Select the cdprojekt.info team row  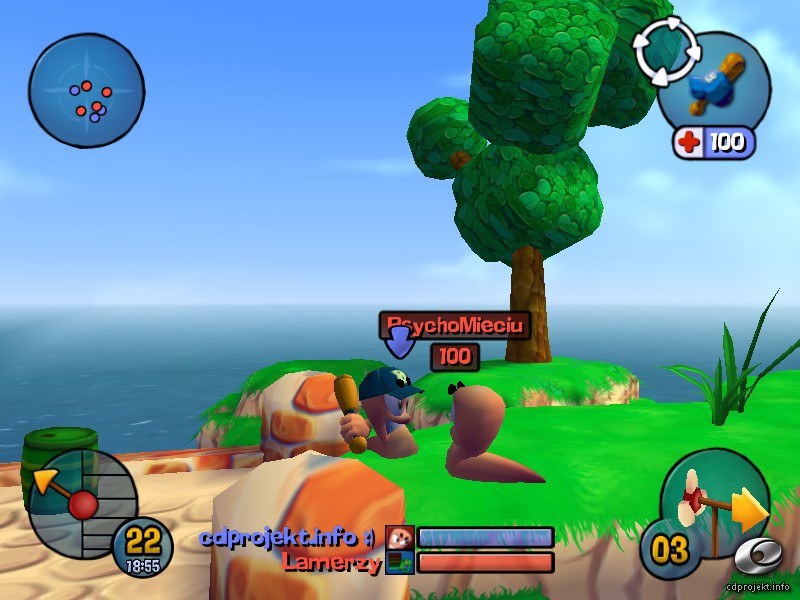pos(376,538)
